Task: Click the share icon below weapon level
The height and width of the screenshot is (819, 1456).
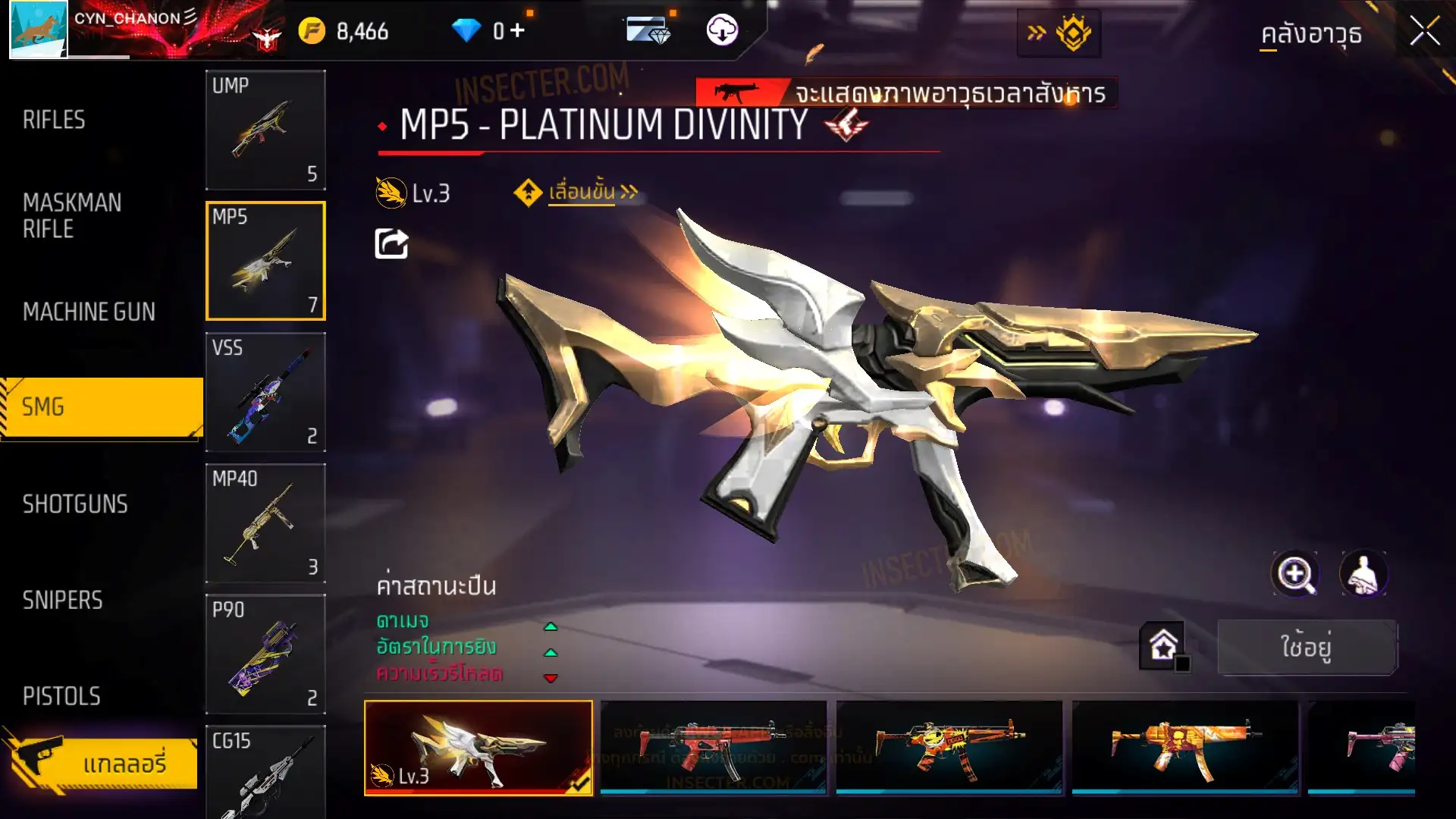Action: pyautogui.click(x=391, y=244)
